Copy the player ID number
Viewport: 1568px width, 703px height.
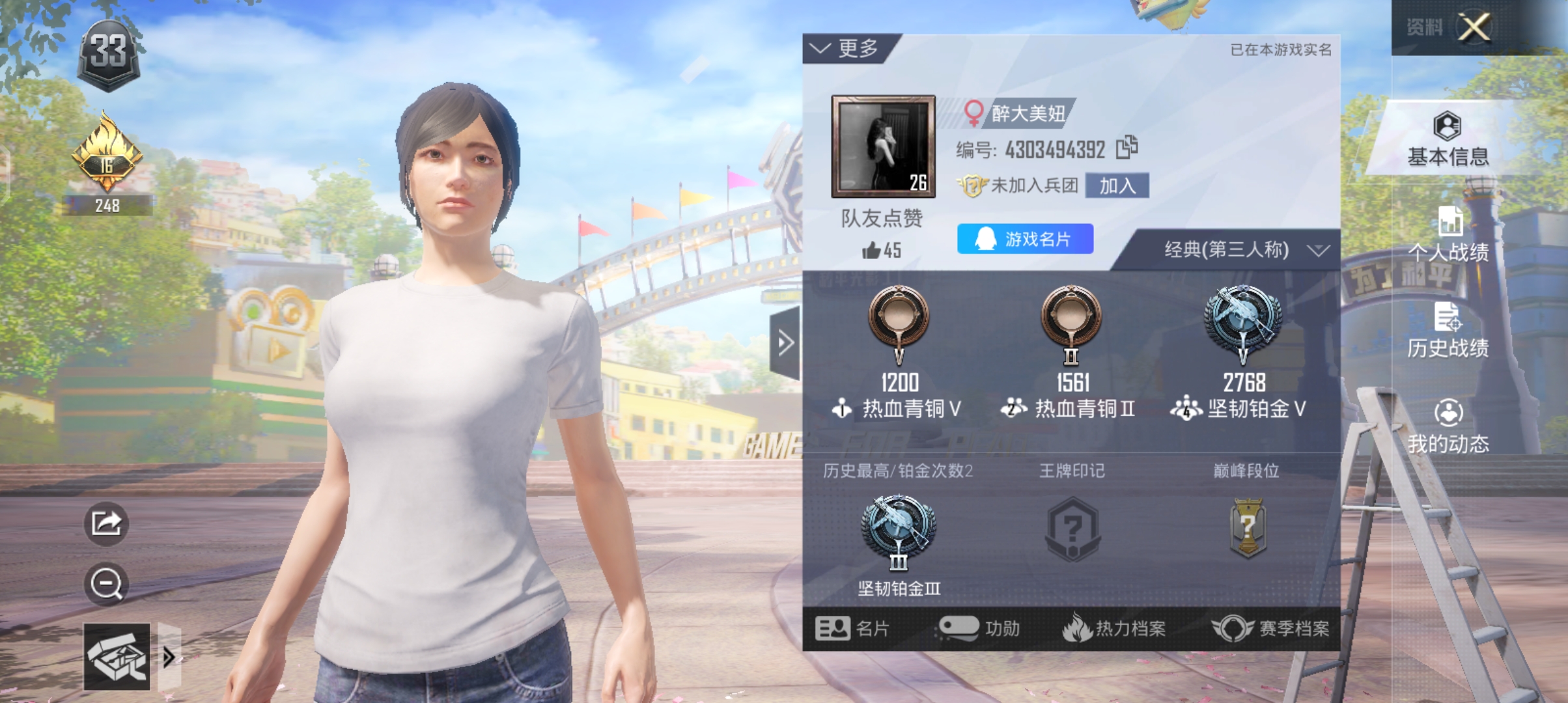click(1127, 148)
